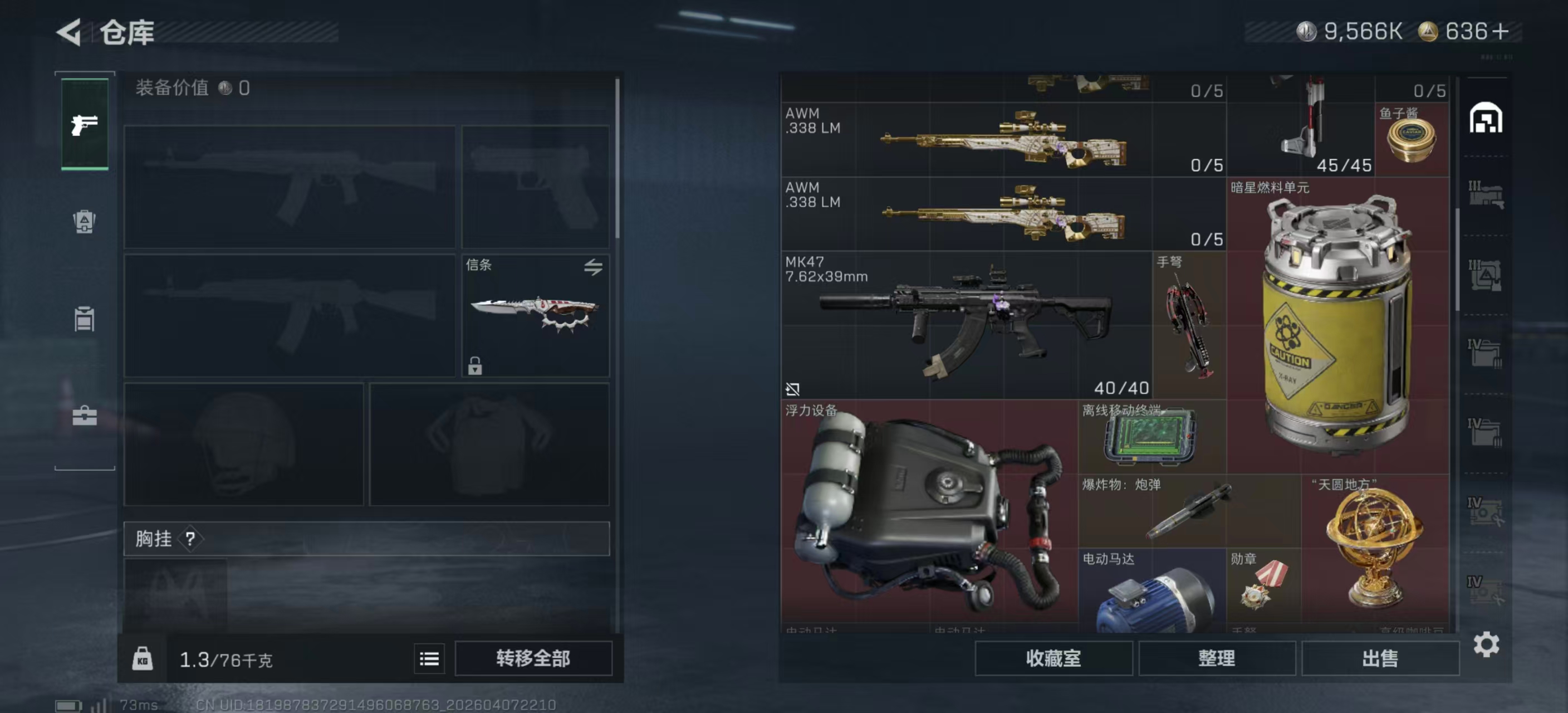The width and height of the screenshot is (1568, 713).
Task: Click the 转移全部 transfer-all button
Action: pos(533,658)
